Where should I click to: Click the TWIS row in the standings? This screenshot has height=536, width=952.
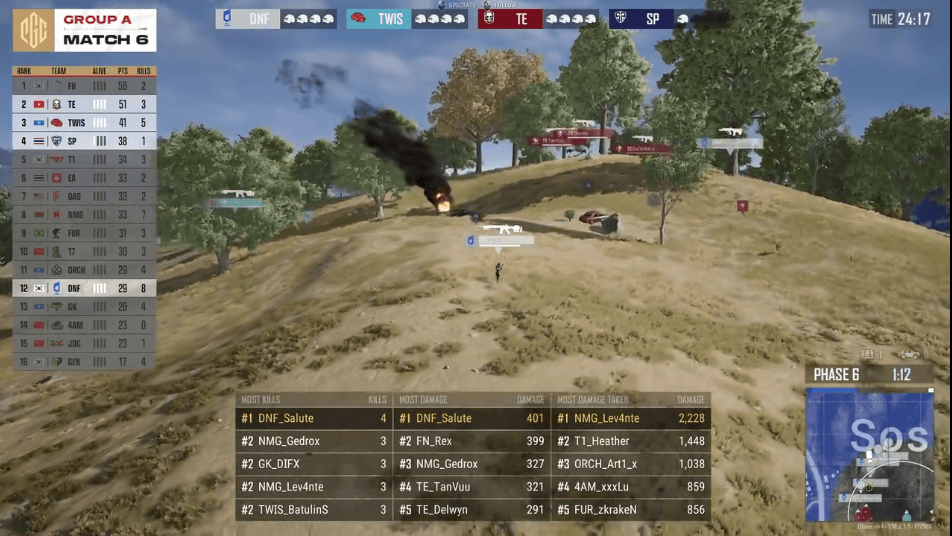pos(83,122)
